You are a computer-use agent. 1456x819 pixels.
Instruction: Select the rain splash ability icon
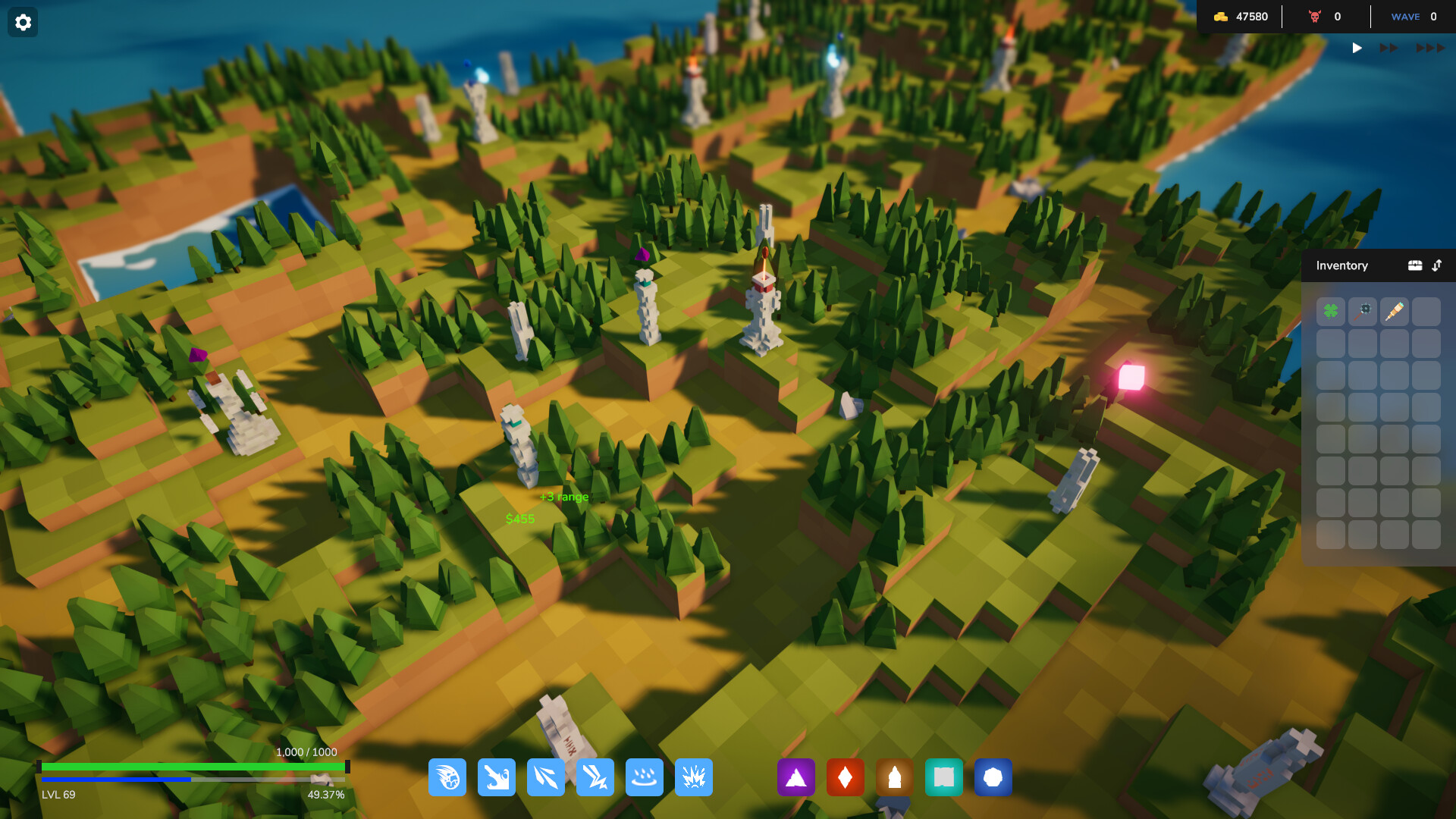[645, 777]
